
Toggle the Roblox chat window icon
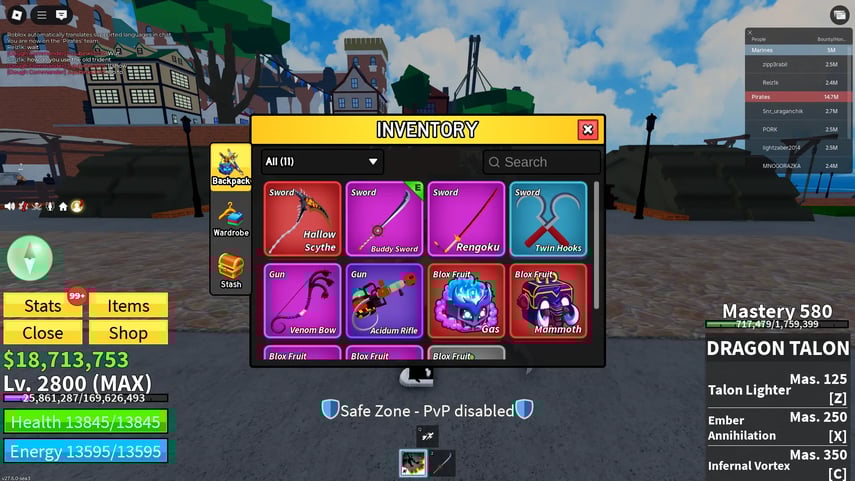62,15
